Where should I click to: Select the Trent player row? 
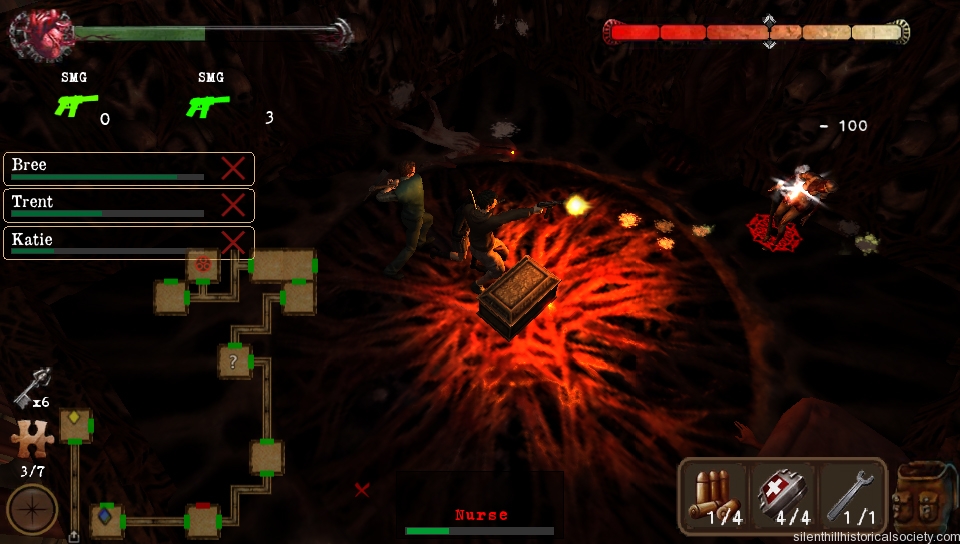(110, 205)
